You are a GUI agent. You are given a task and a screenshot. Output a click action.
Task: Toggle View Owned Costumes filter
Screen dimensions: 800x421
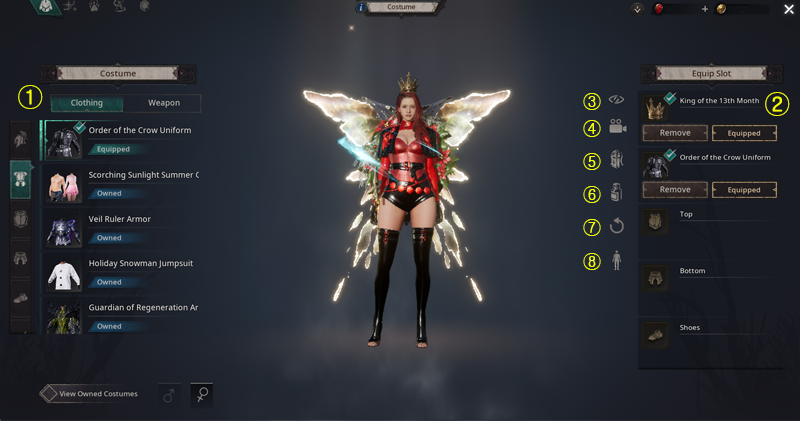click(x=93, y=394)
